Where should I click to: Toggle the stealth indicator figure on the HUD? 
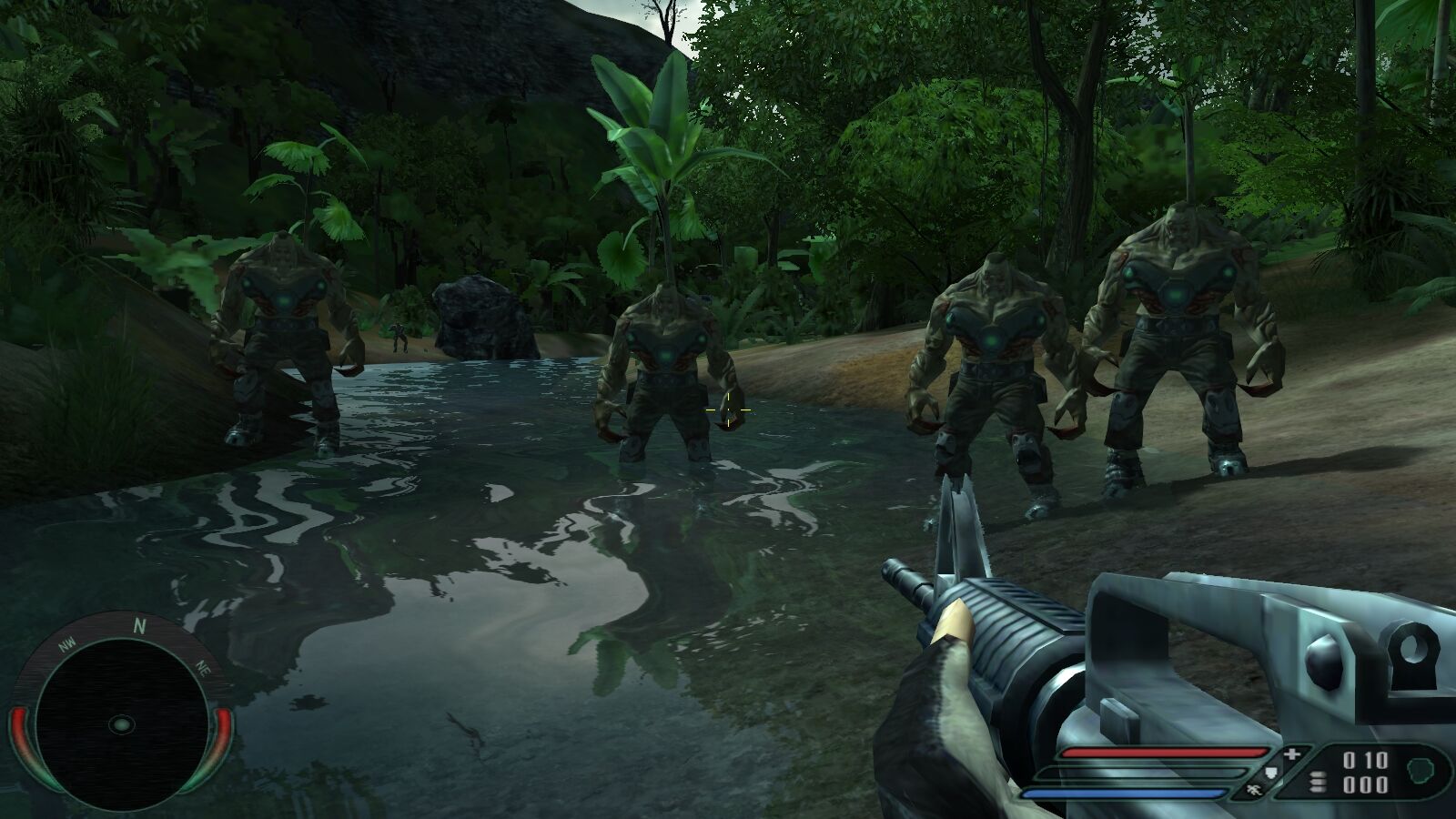click(1254, 789)
